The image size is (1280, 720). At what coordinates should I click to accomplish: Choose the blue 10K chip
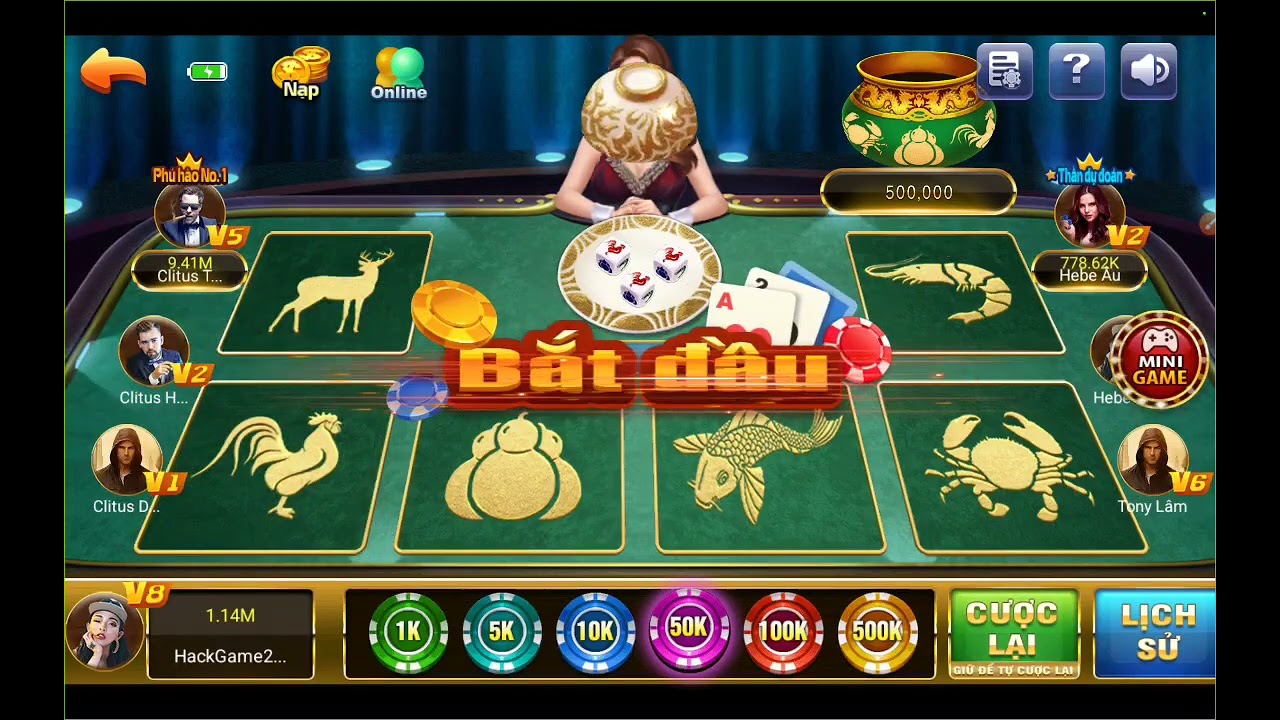pos(595,632)
